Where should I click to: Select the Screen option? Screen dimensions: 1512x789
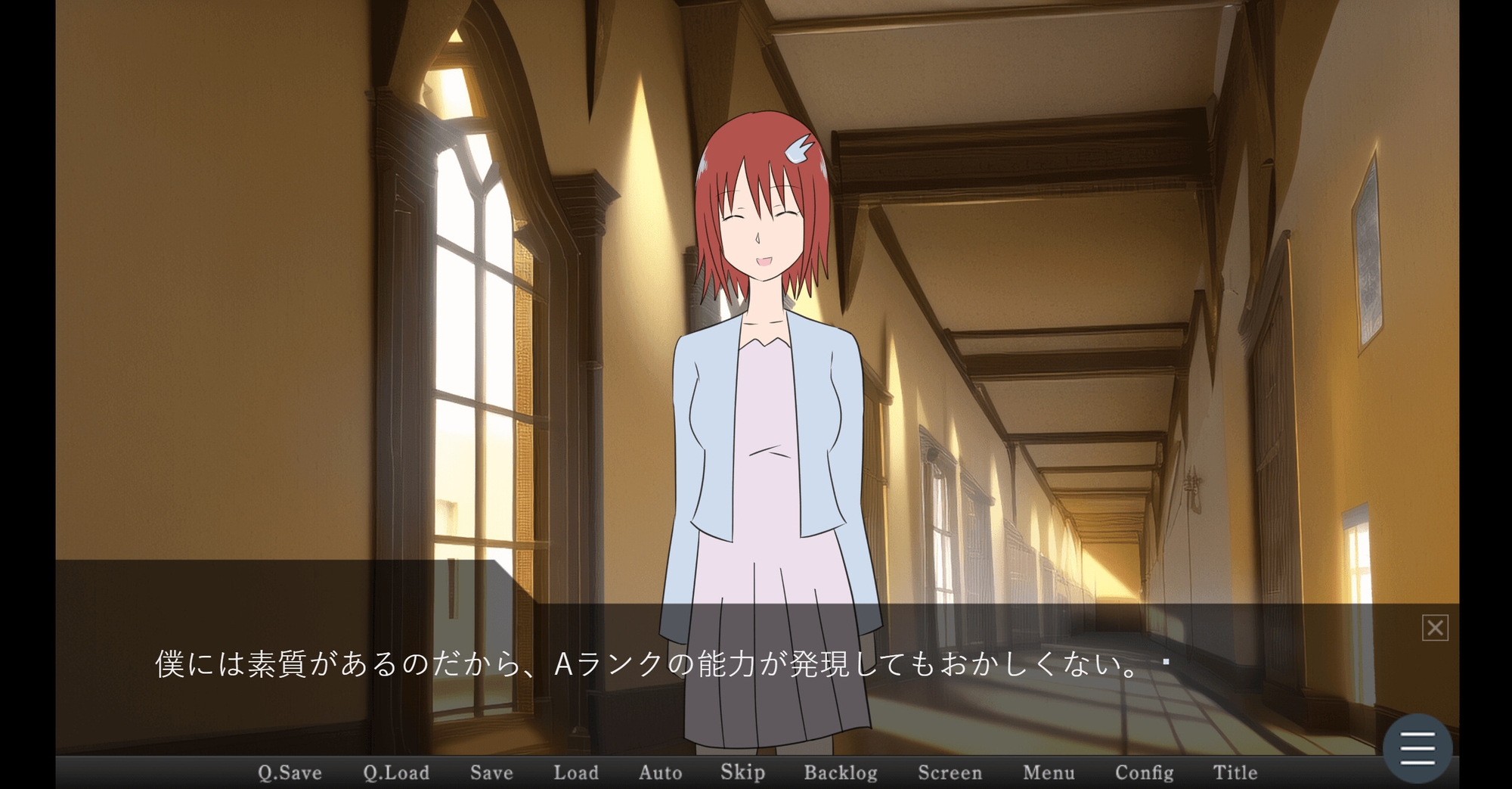(x=950, y=772)
